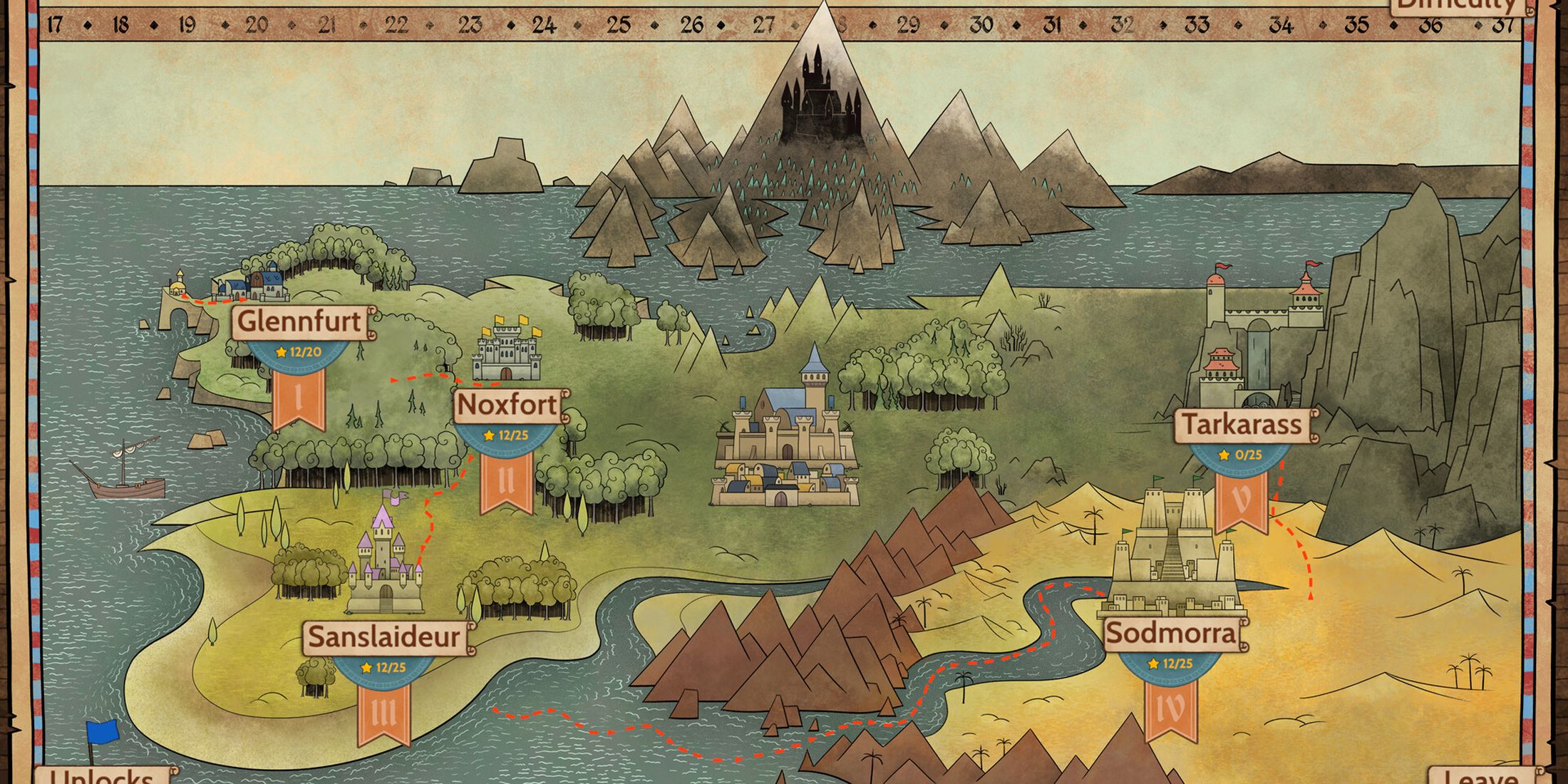Click Glennfurt's 12/20 star badge
The width and height of the screenshot is (1568, 784).
point(298,351)
